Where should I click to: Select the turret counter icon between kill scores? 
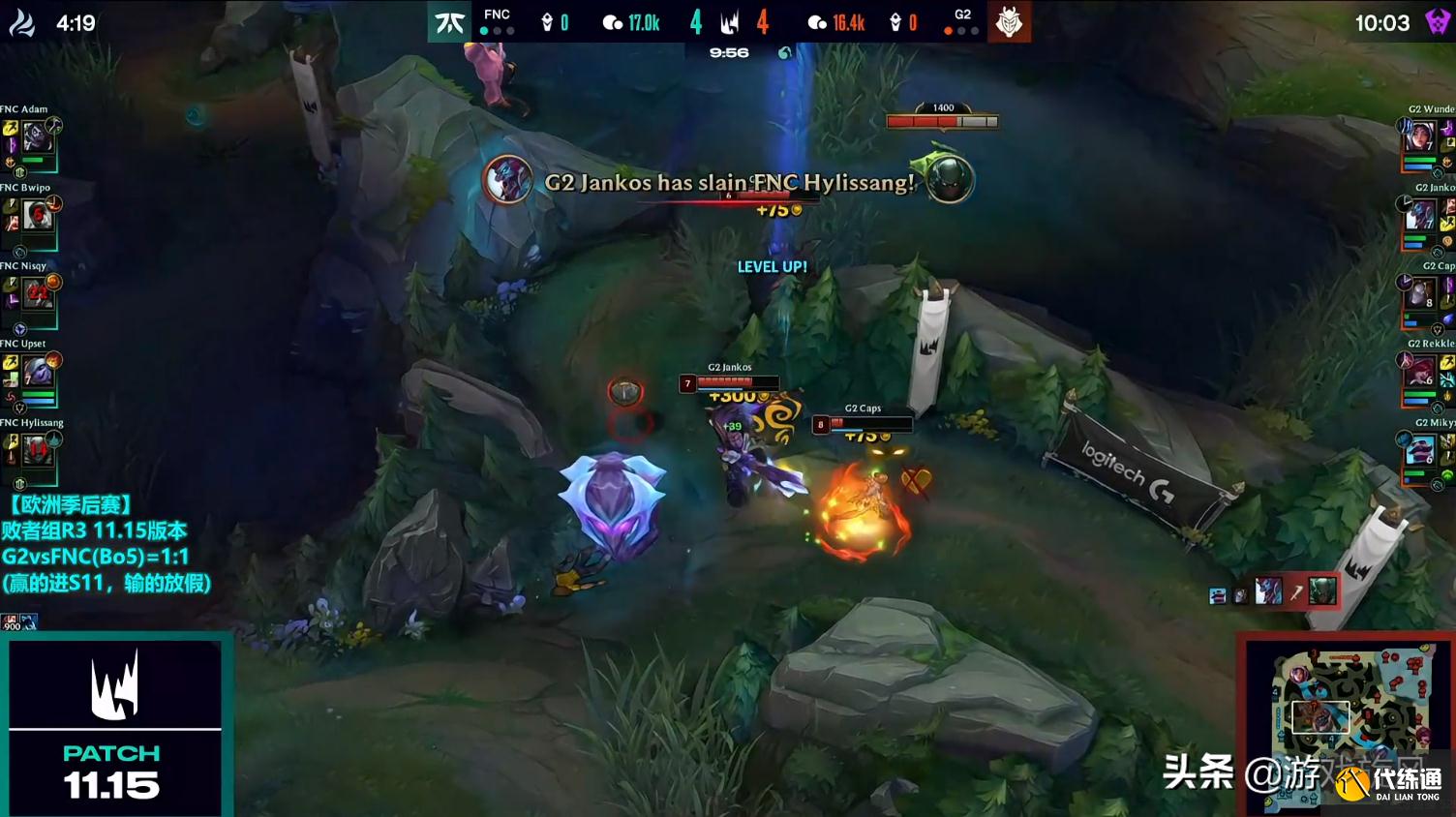point(729,19)
